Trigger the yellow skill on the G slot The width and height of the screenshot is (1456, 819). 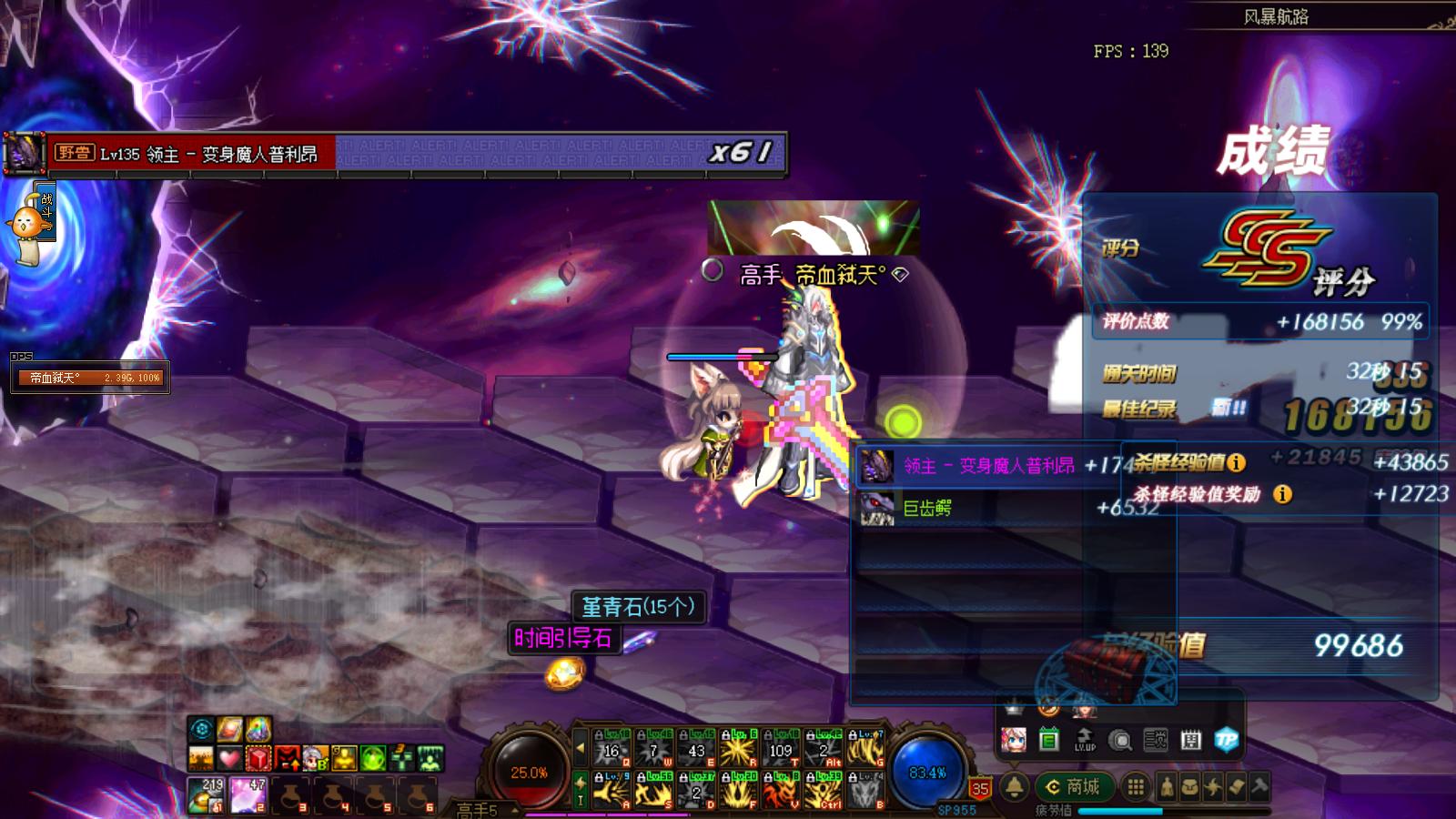[x=865, y=748]
